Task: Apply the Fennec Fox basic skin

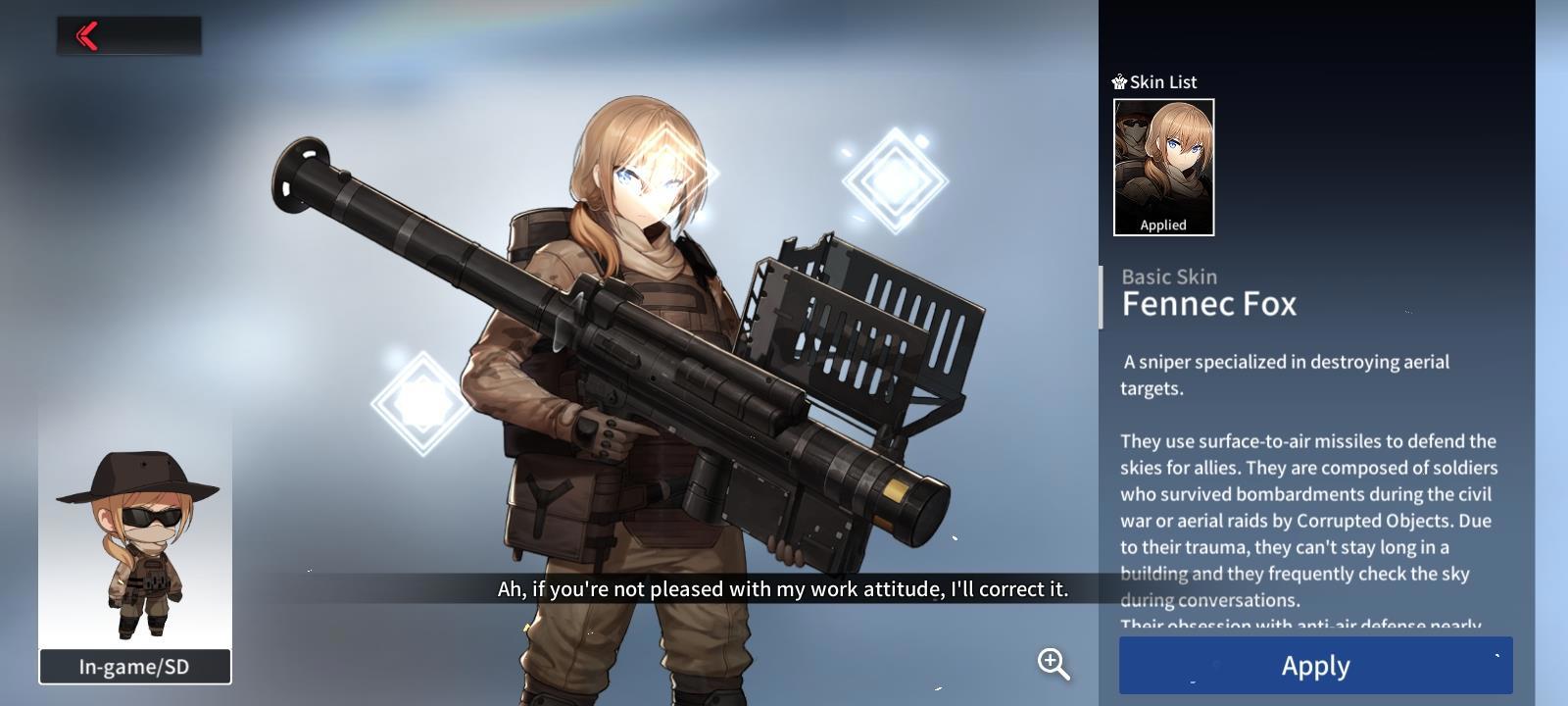Action: point(1315,666)
